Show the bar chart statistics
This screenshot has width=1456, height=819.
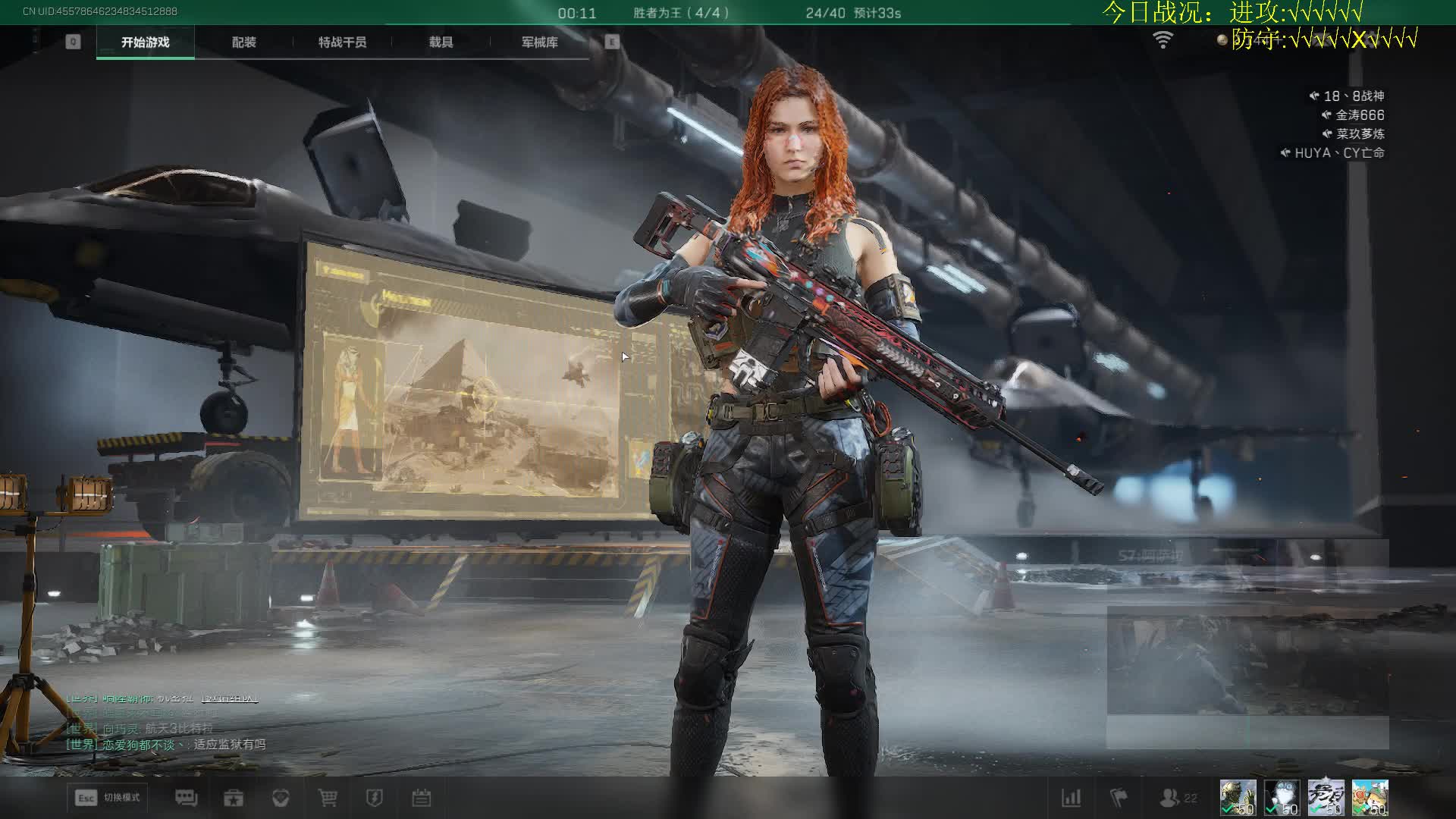(1071, 798)
